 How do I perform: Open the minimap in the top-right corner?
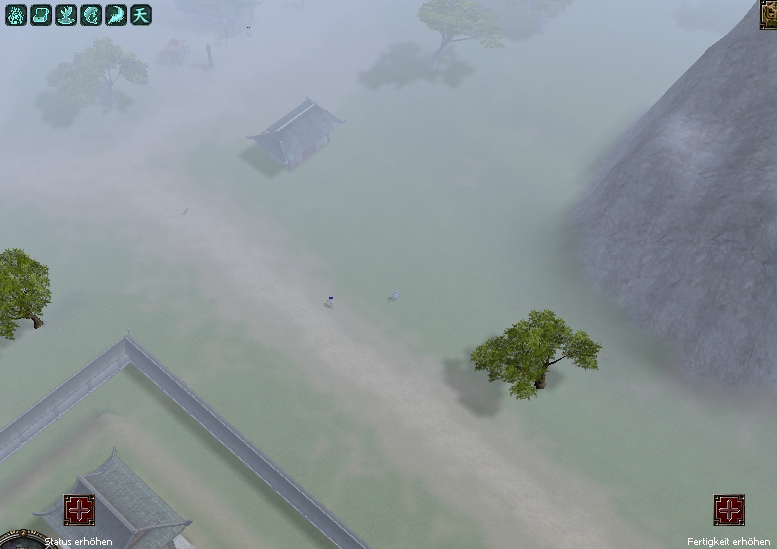[769, 14]
